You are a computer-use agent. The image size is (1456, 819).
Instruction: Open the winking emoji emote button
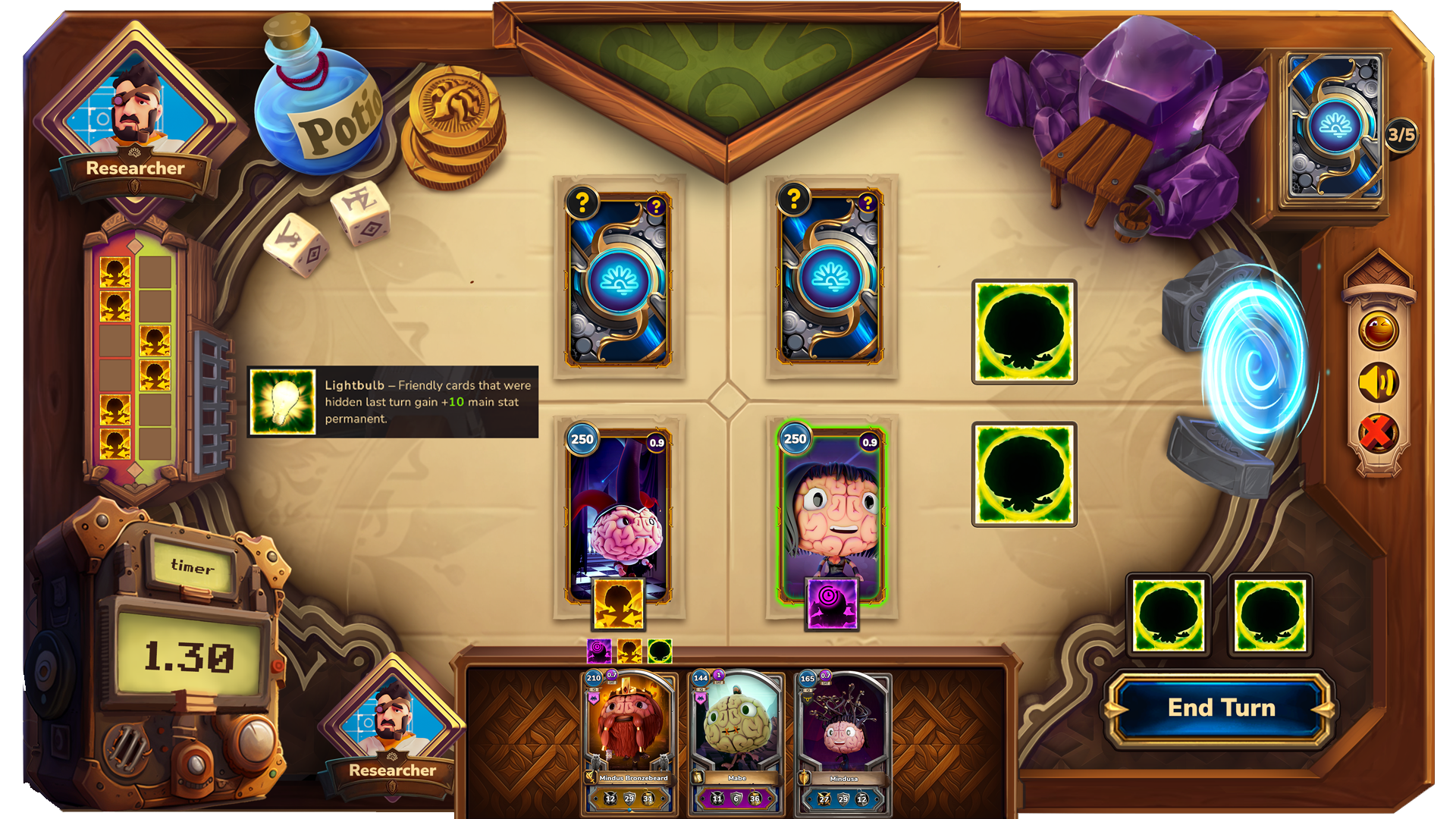click(1378, 331)
